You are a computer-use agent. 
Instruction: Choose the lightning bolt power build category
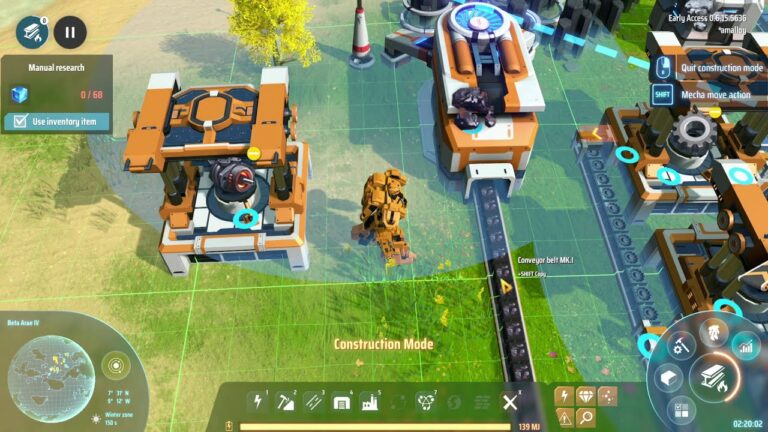click(259, 402)
